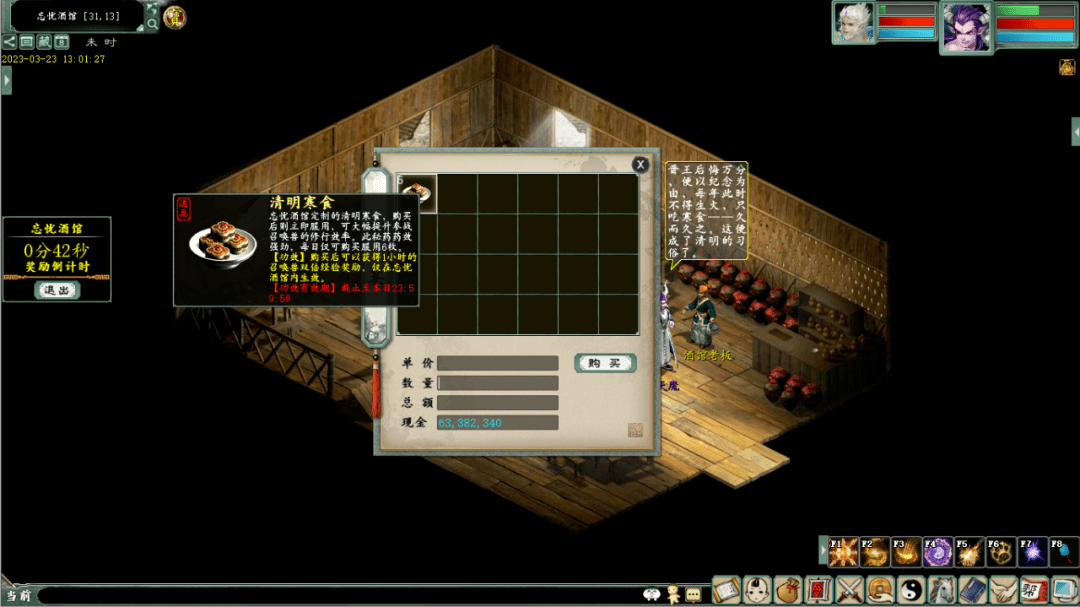Open the yin-yang icon in the bottom bar
Screen dimensions: 1080x607
point(911,590)
